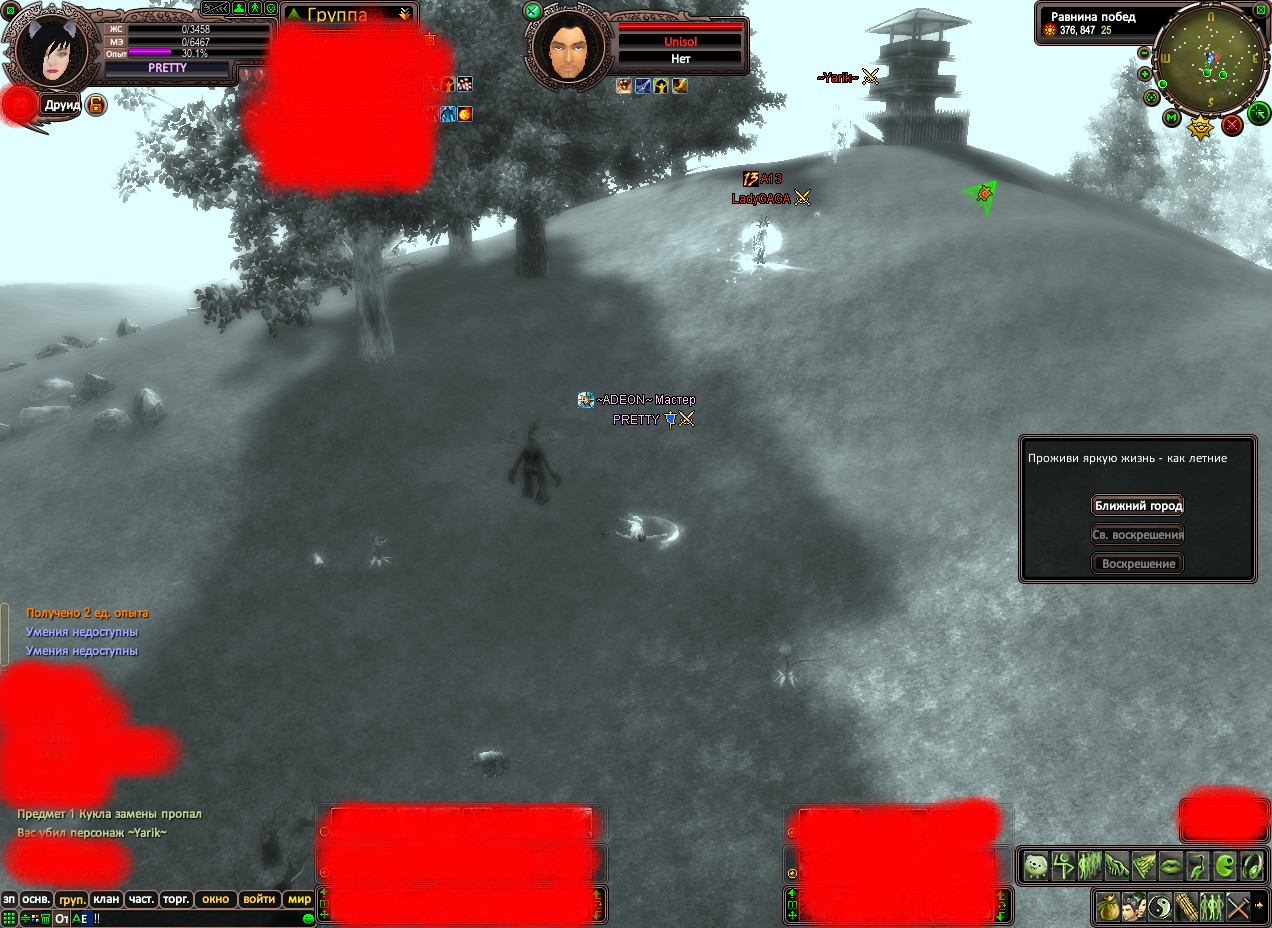Screen dimensions: 1272x928
Task: Open the yin-yang skills icon
Action: pyautogui.click(x=1160, y=908)
